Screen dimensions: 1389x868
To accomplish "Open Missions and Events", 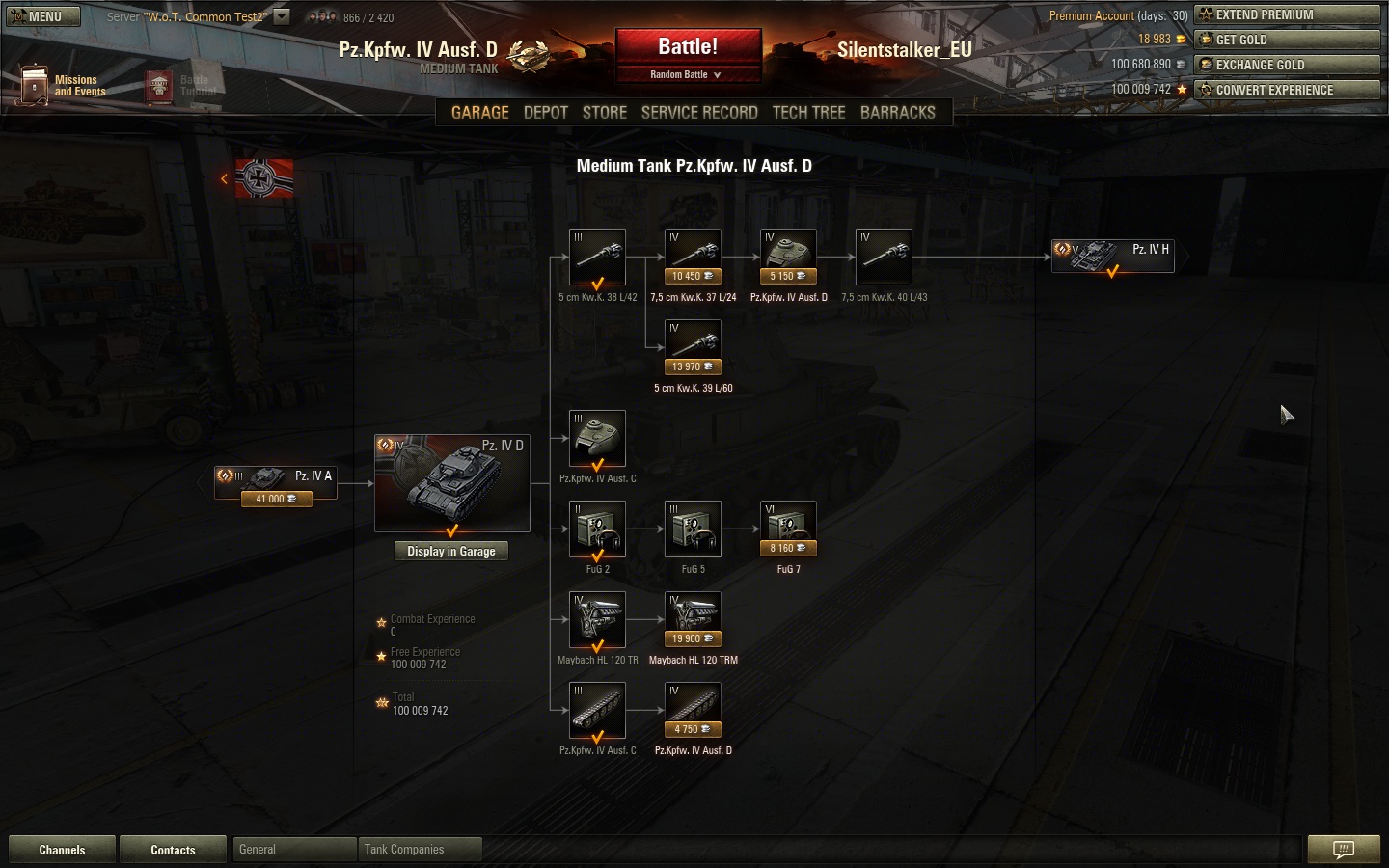I will click(64, 86).
